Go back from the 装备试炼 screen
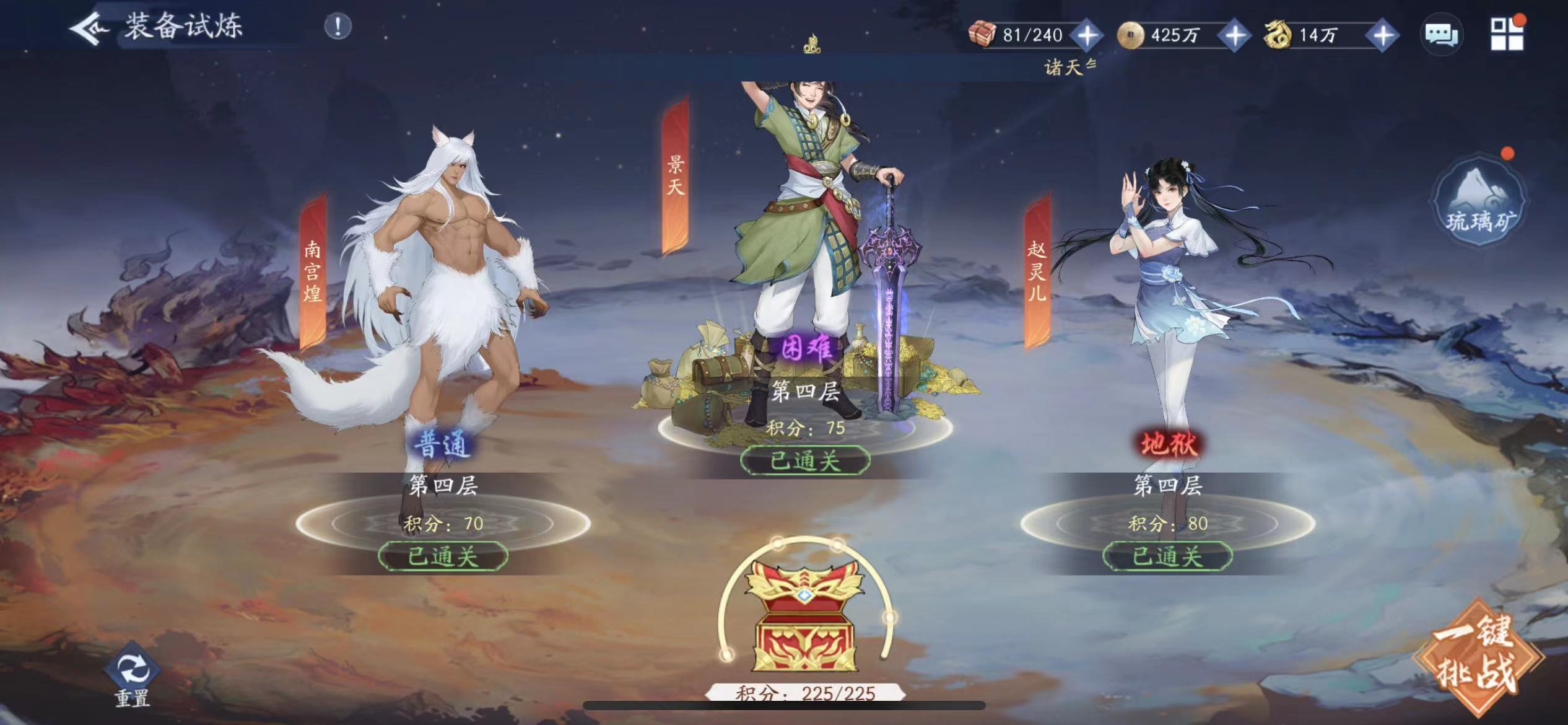This screenshot has height=725, width=1568. click(89, 28)
